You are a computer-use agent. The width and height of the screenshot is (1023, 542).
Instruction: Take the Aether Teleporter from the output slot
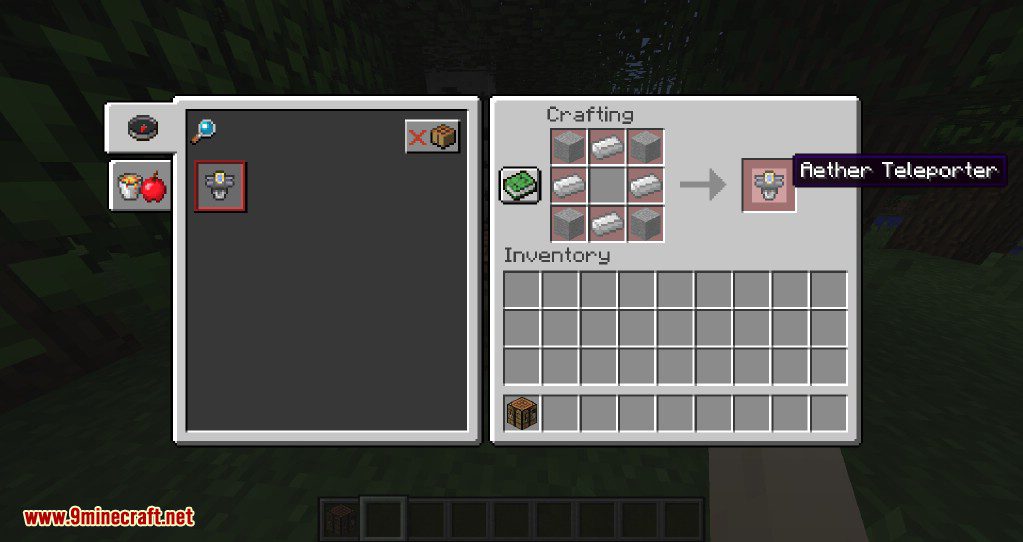[768, 185]
